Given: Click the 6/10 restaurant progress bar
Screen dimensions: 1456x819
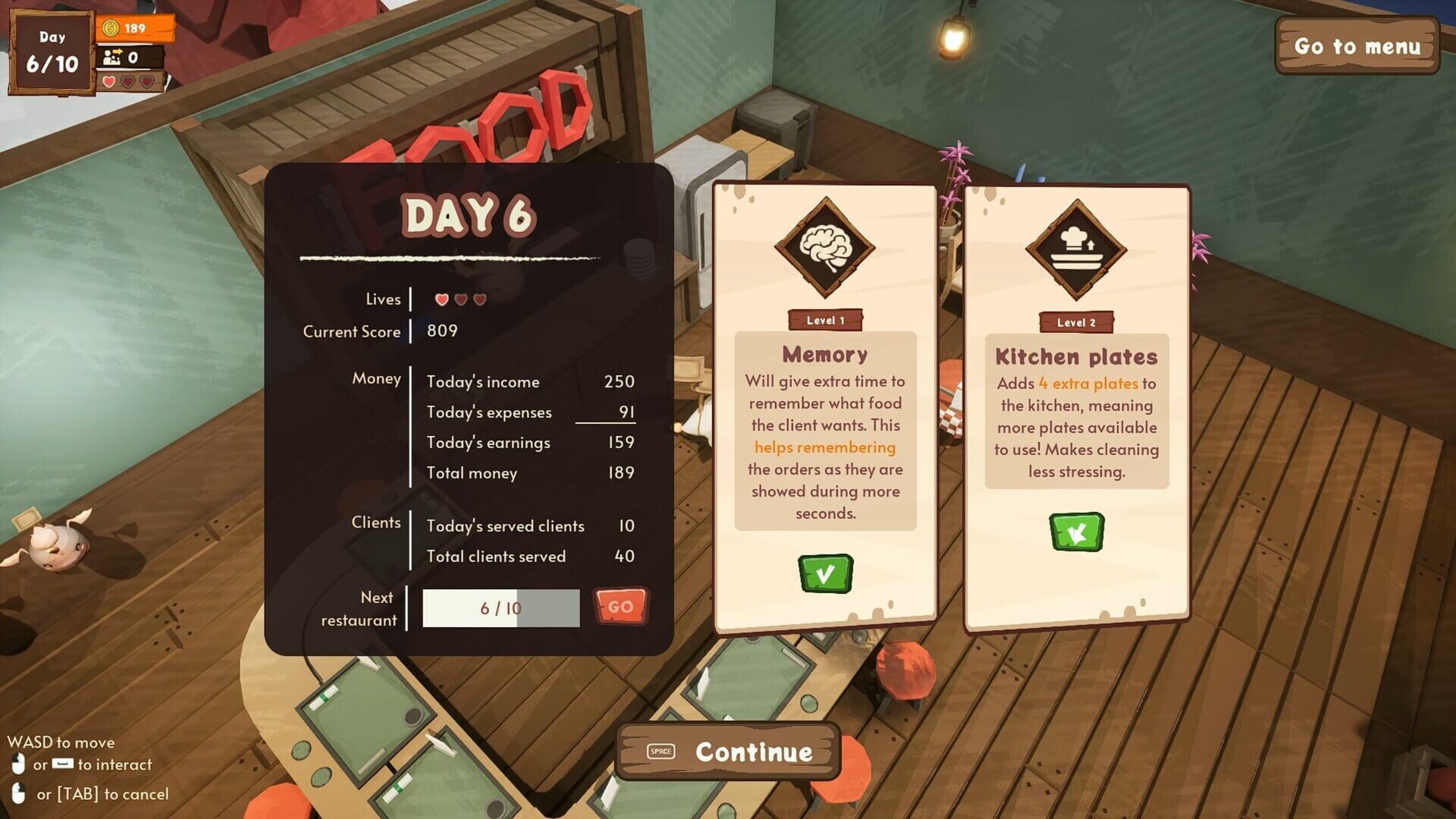Looking at the screenshot, I should (x=501, y=607).
